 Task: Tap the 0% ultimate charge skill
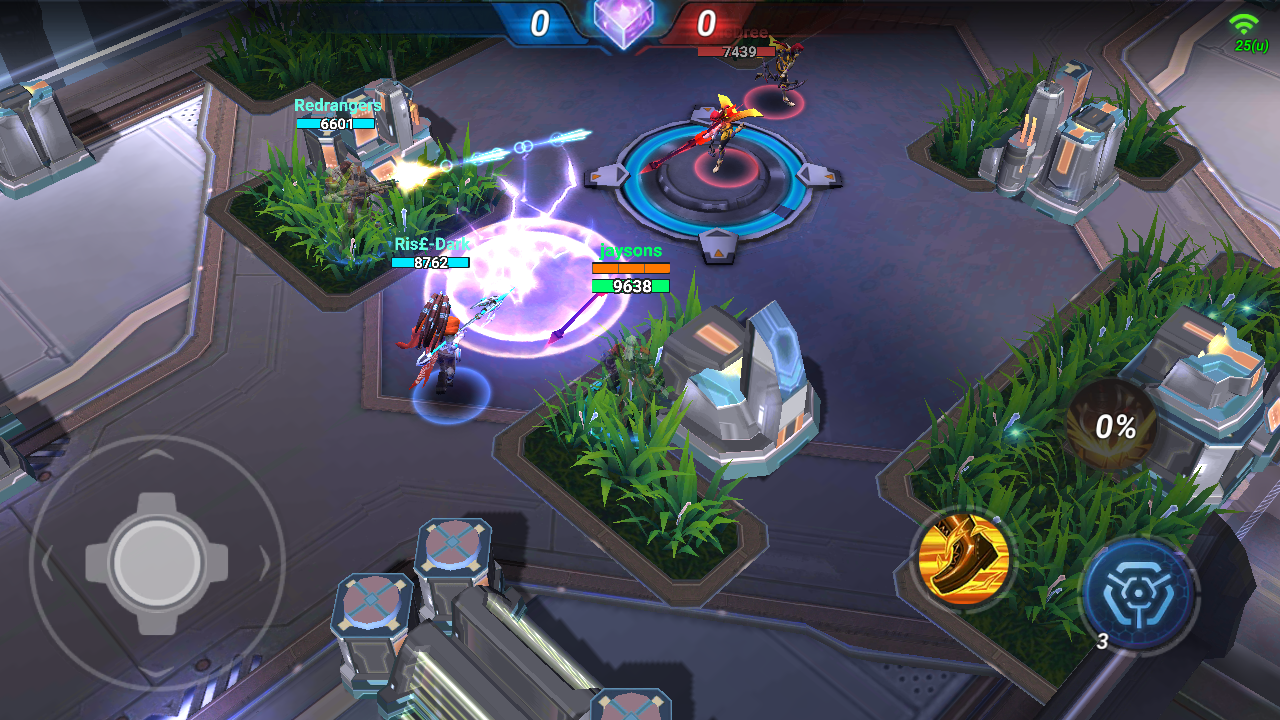pyautogui.click(x=1113, y=427)
